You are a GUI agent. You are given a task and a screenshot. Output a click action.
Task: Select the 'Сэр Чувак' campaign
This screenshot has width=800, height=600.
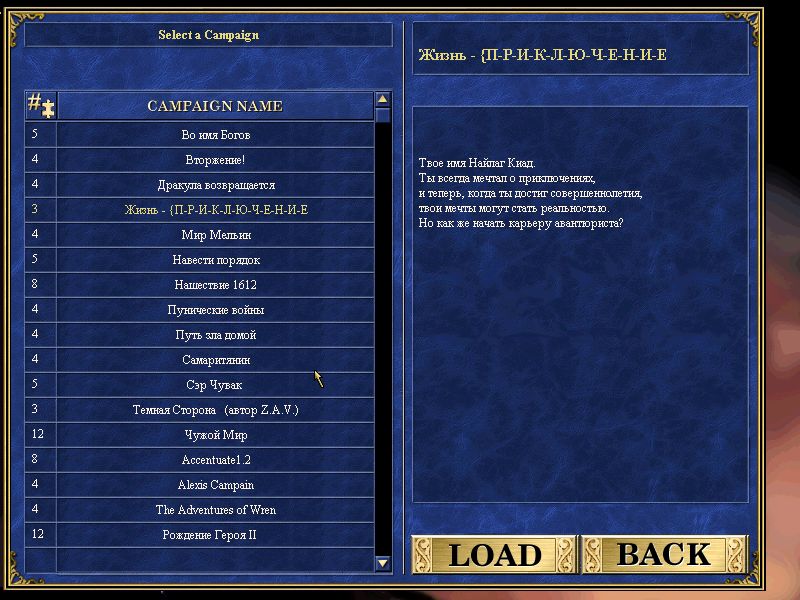(215, 385)
